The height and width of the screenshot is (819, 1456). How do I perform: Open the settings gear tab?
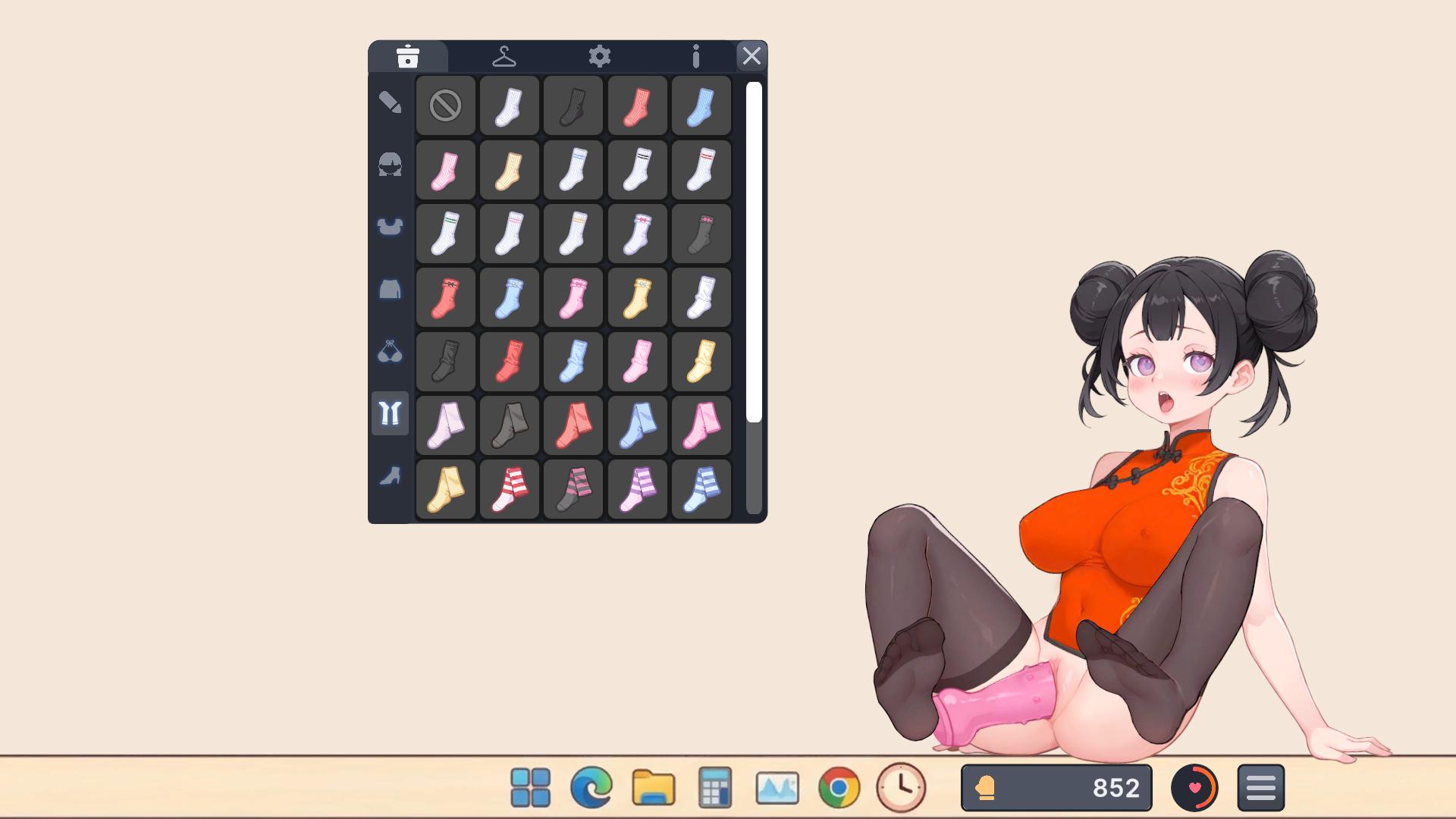pos(601,55)
